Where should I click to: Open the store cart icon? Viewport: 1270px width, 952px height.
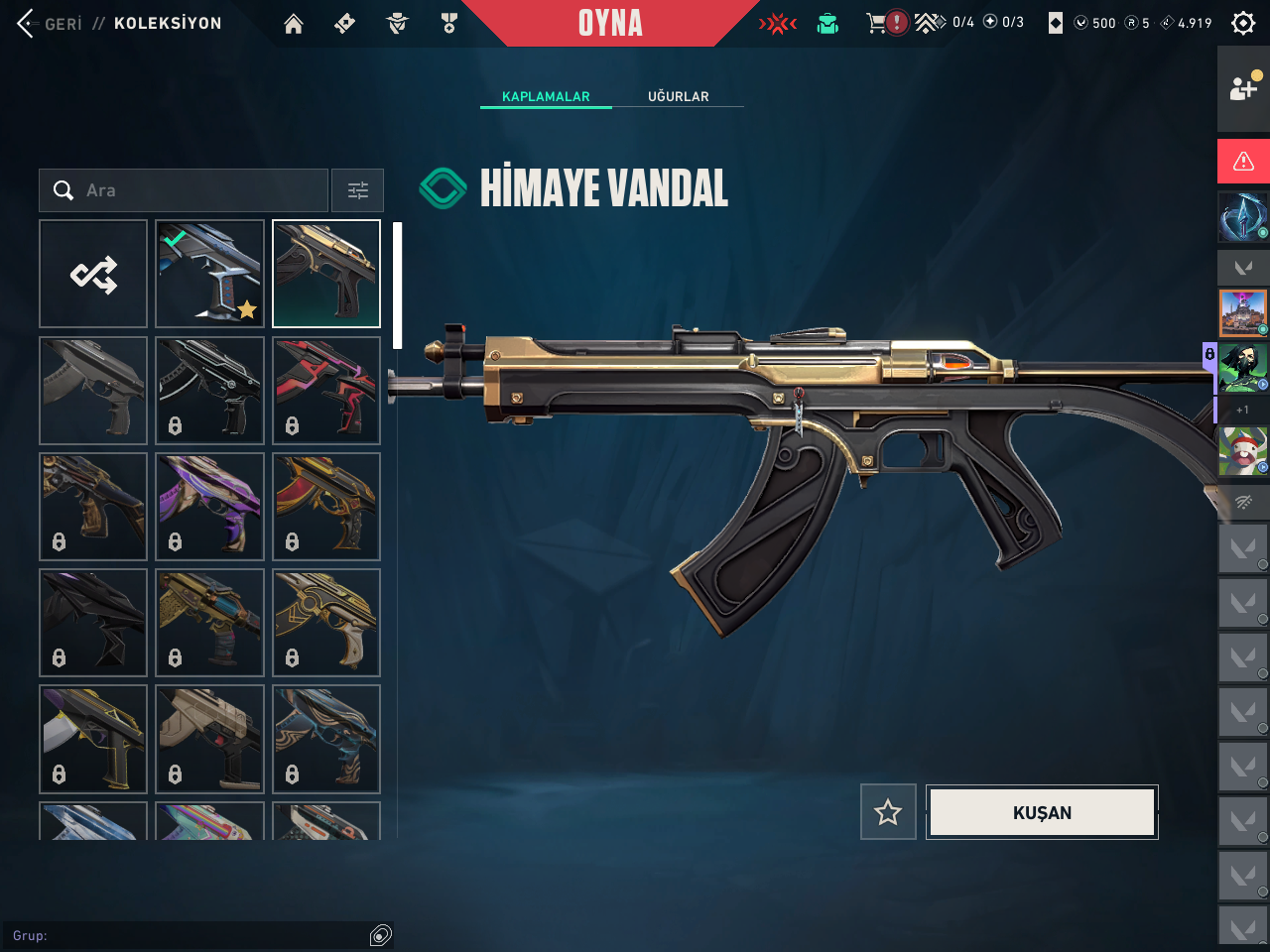click(x=876, y=23)
